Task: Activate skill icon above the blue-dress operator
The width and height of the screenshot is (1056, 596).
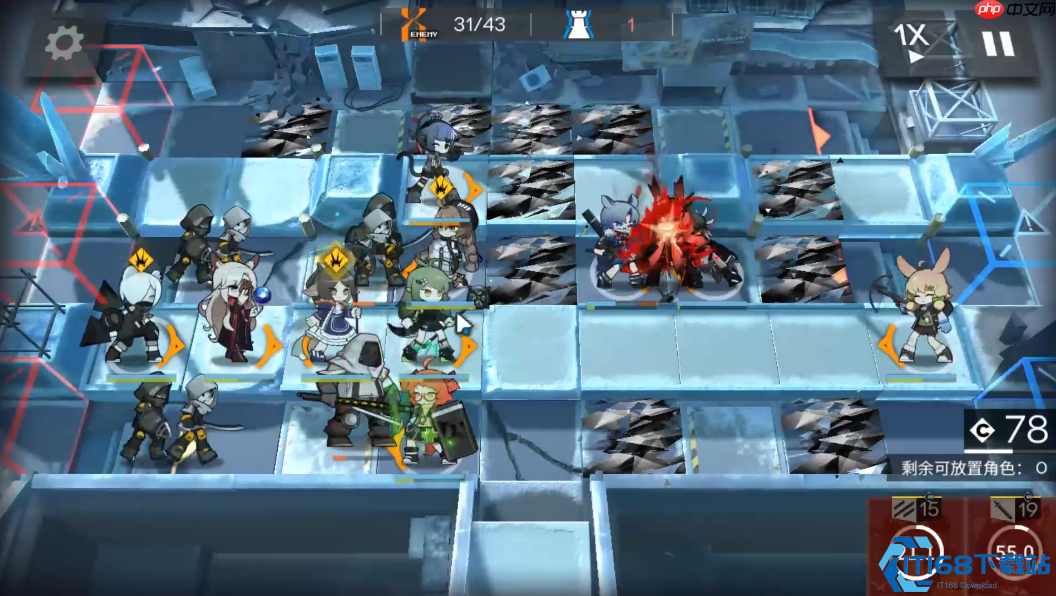Action: click(x=337, y=262)
